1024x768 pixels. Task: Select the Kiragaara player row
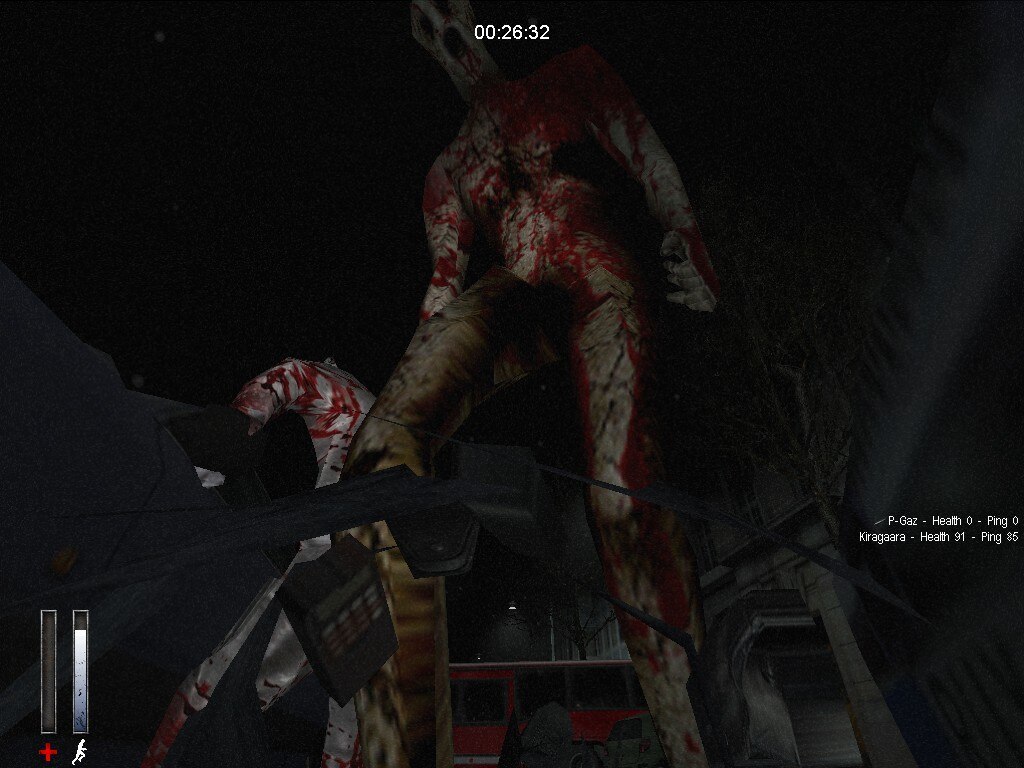938,537
